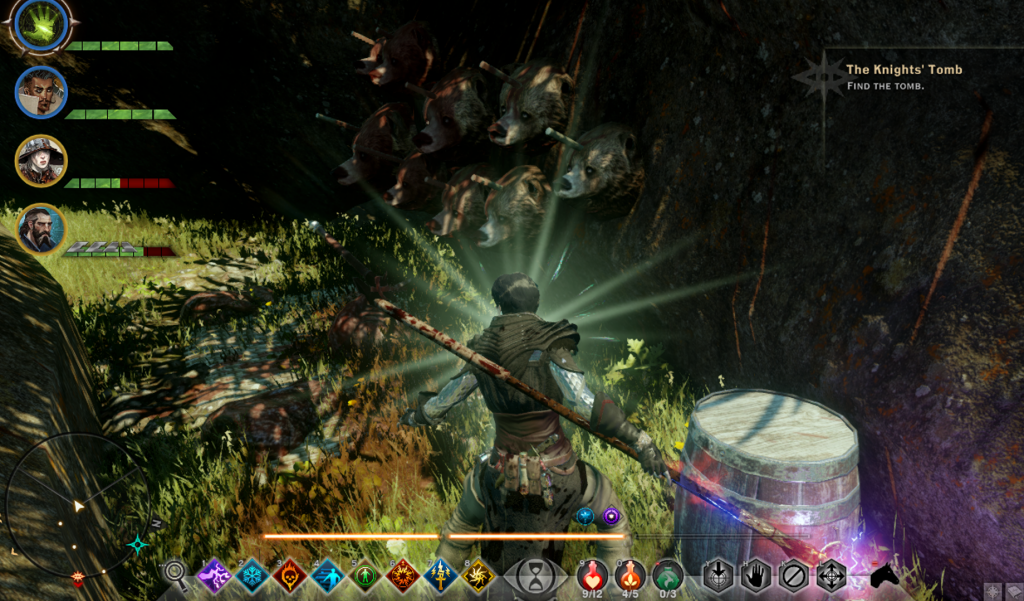Select the bearded warrior party portrait
The height and width of the screenshot is (601, 1024).
tap(41, 229)
